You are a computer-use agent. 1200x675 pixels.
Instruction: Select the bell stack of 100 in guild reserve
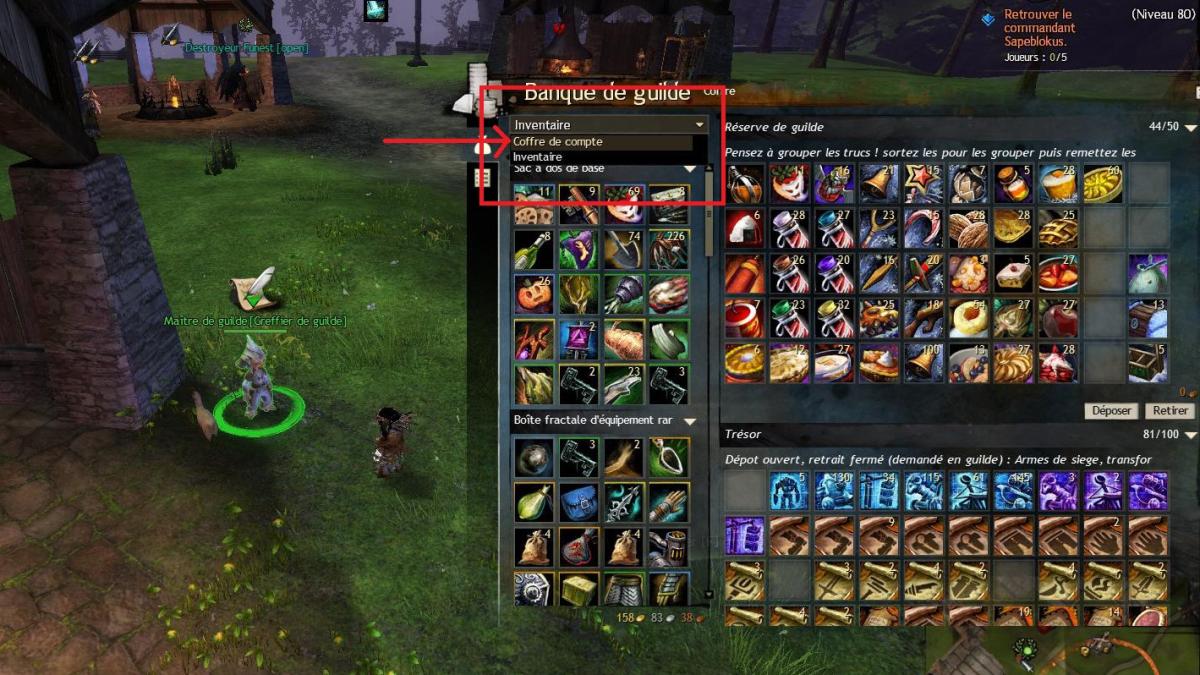(923, 362)
